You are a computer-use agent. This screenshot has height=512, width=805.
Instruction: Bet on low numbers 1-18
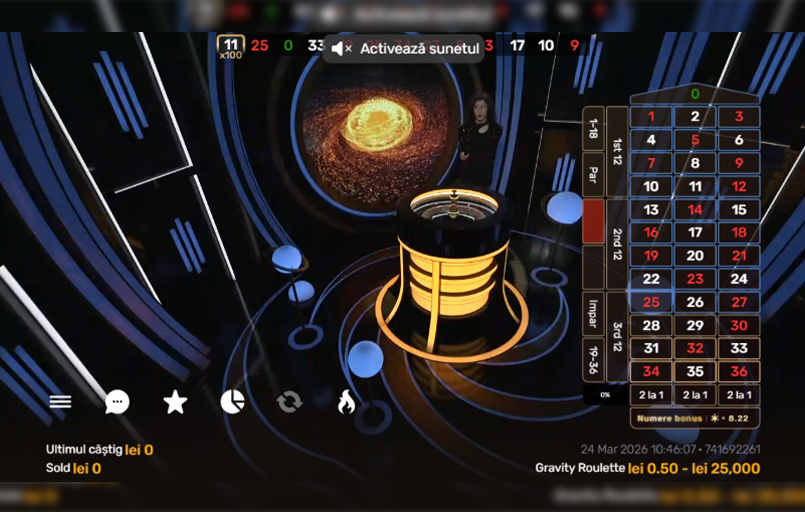(593, 129)
